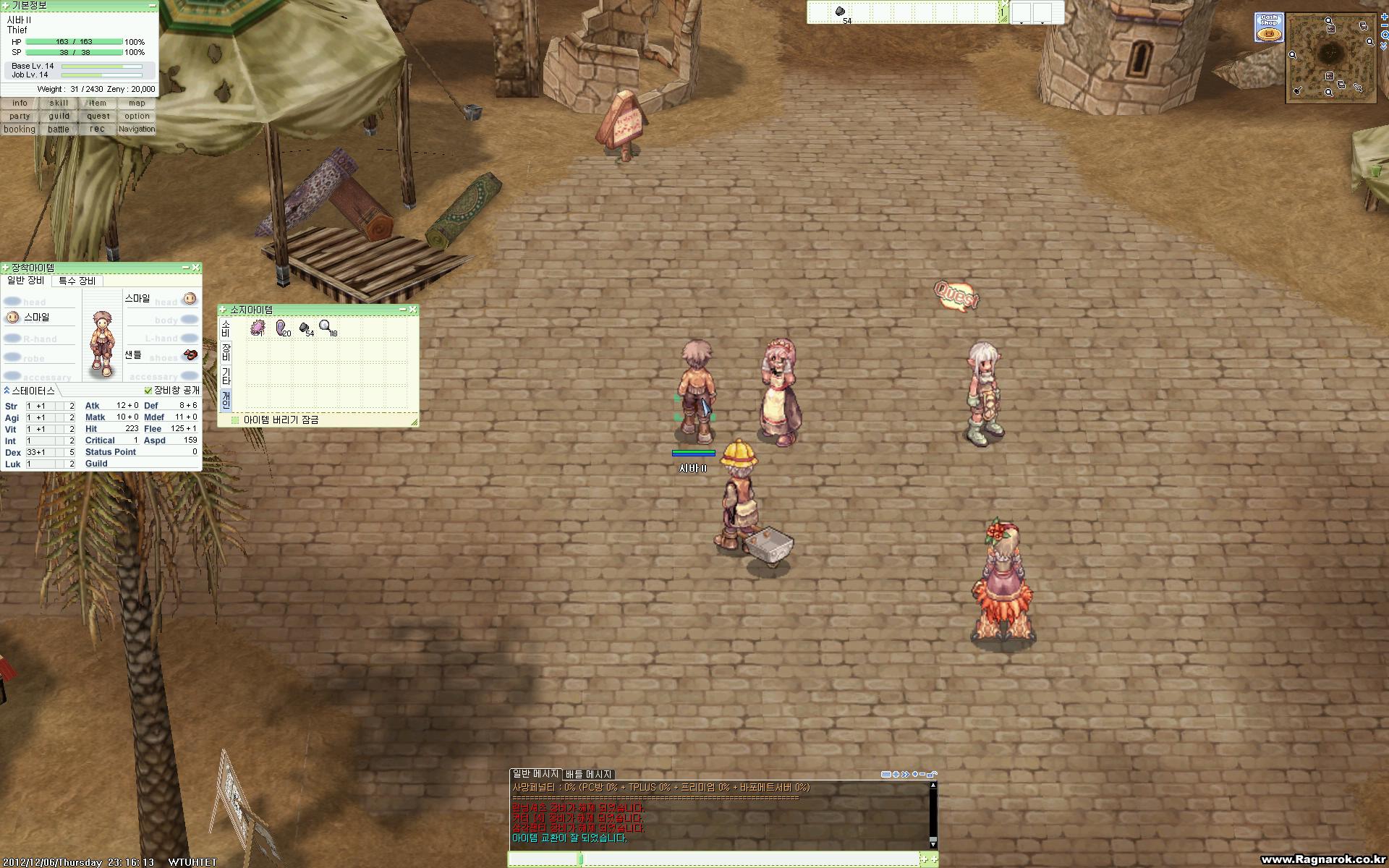Click the minimap
1389x868 pixels.
pyautogui.click(x=1330, y=56)
